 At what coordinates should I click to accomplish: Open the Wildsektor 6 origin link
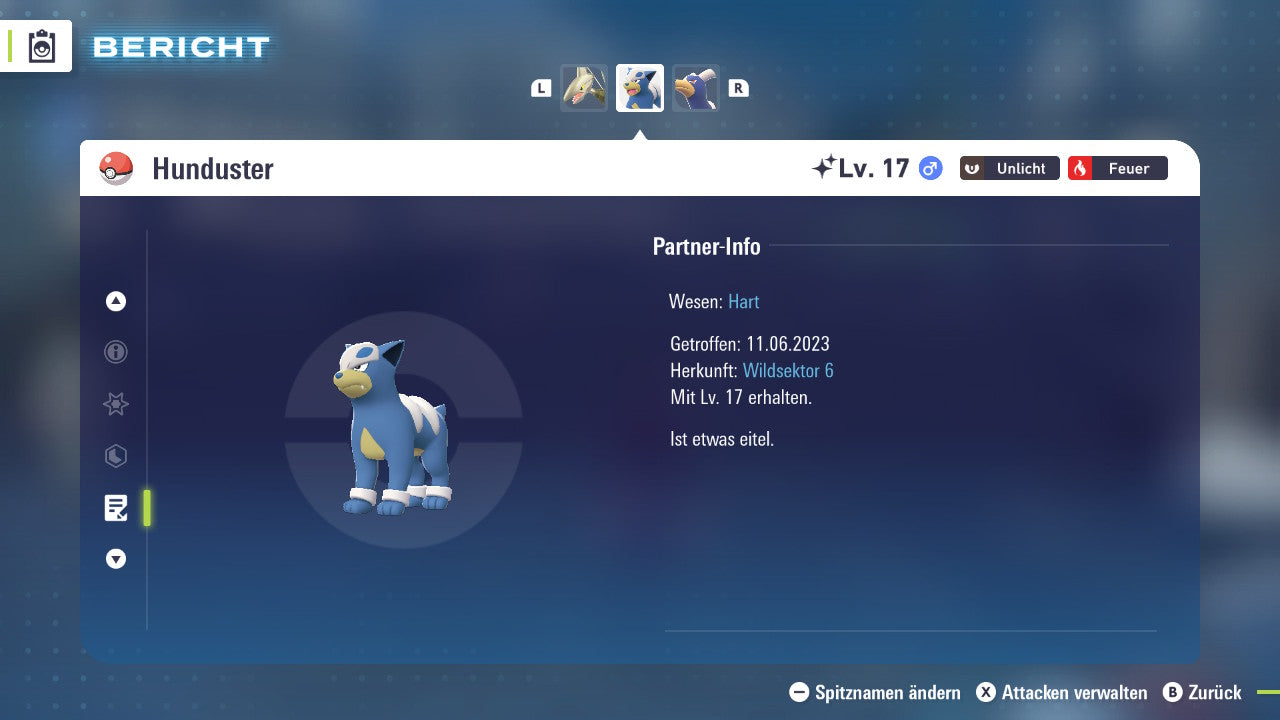click(x=789, y=370)
